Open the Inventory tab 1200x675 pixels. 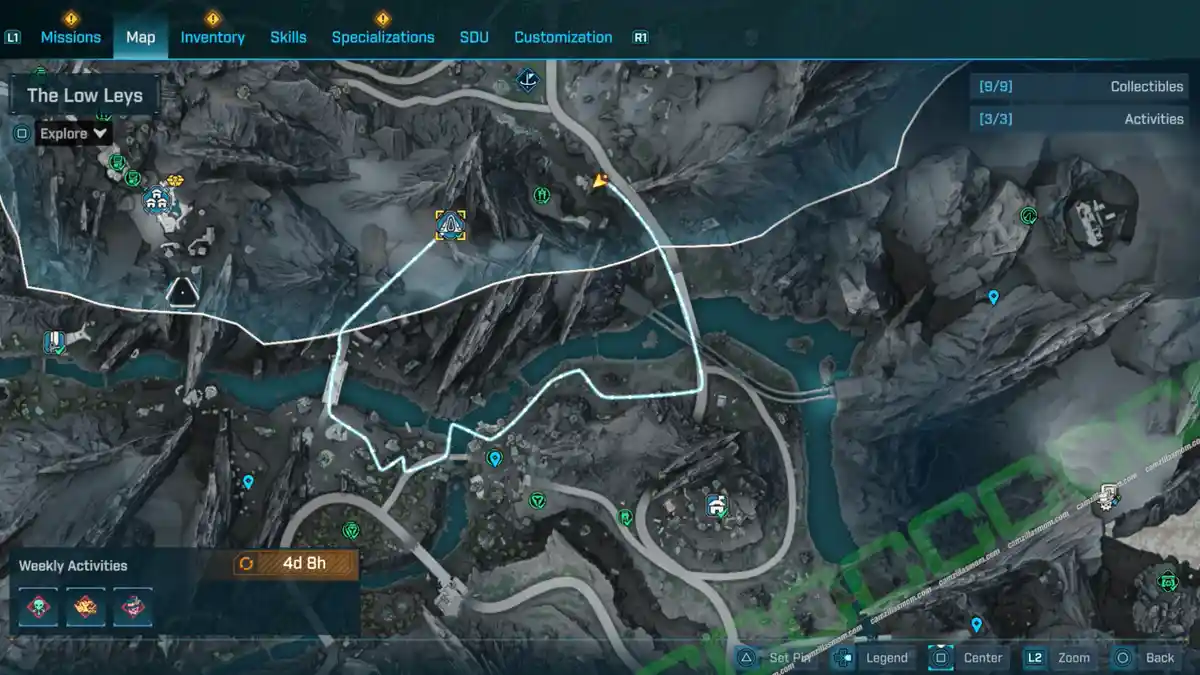[212, 37]
